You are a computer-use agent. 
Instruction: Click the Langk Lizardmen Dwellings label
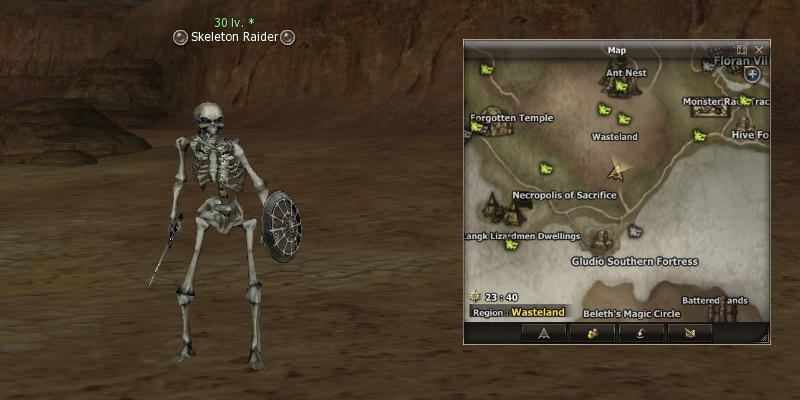coord(524,236)
